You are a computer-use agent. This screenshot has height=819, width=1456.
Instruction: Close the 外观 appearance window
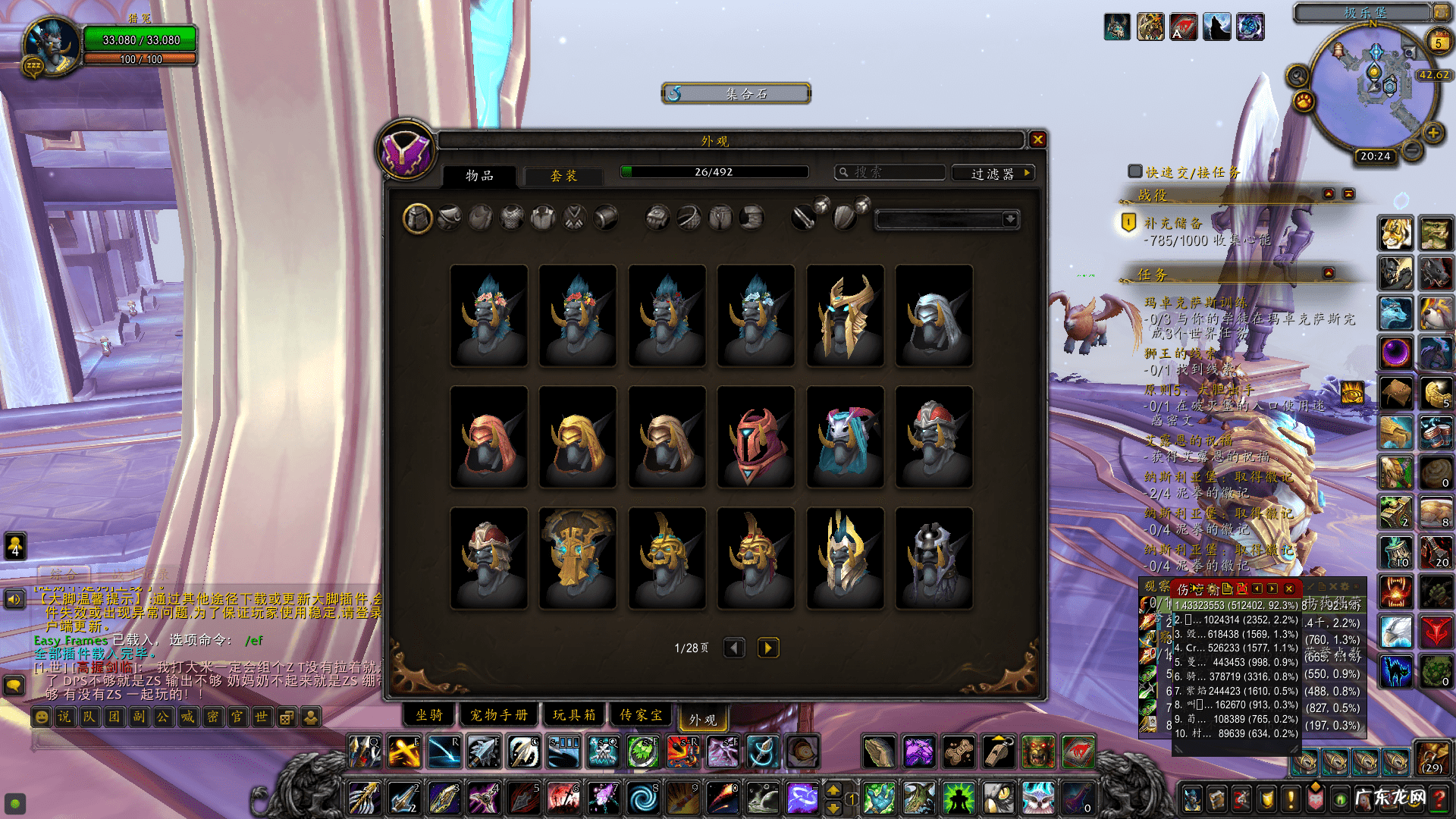[1037, 140]
